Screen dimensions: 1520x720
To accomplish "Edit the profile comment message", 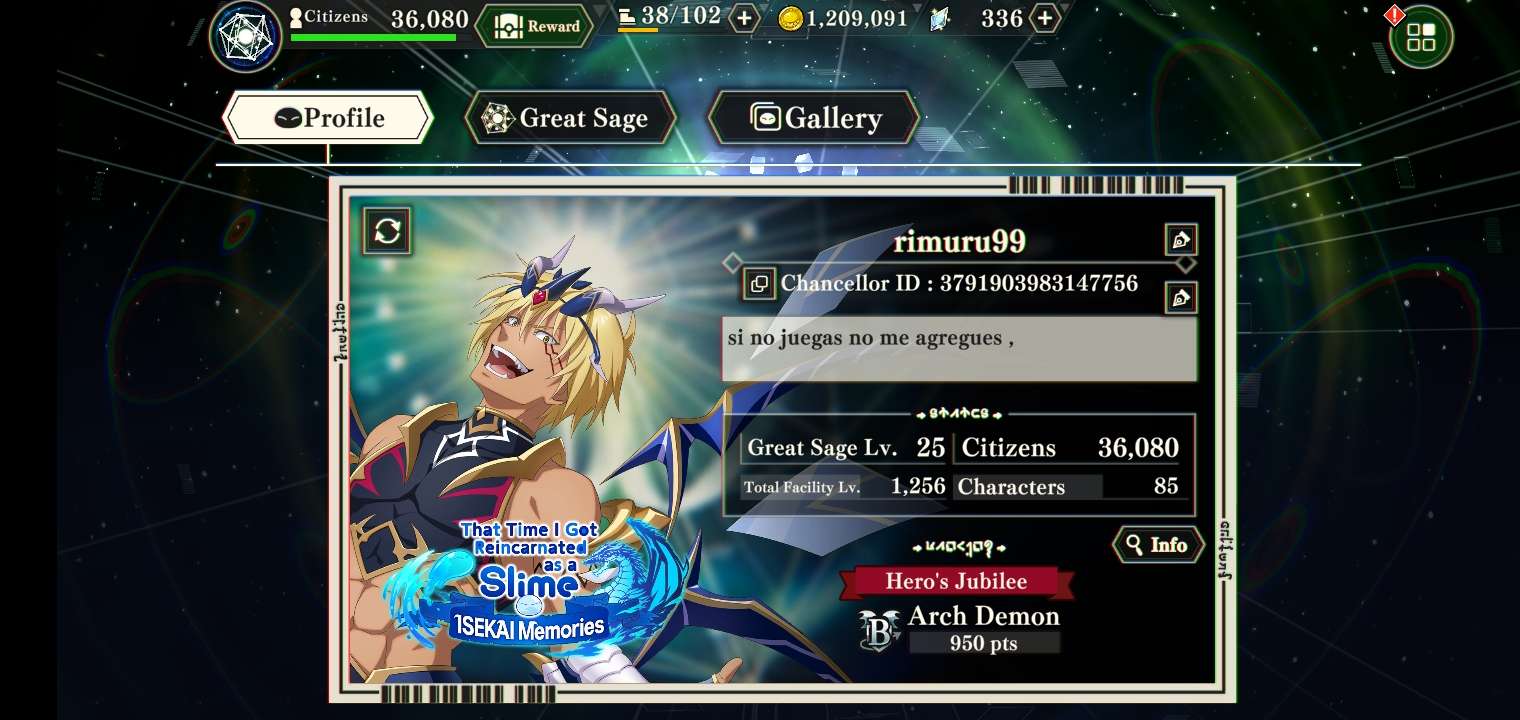I will pyautogui.click(x=1181, y=298).
